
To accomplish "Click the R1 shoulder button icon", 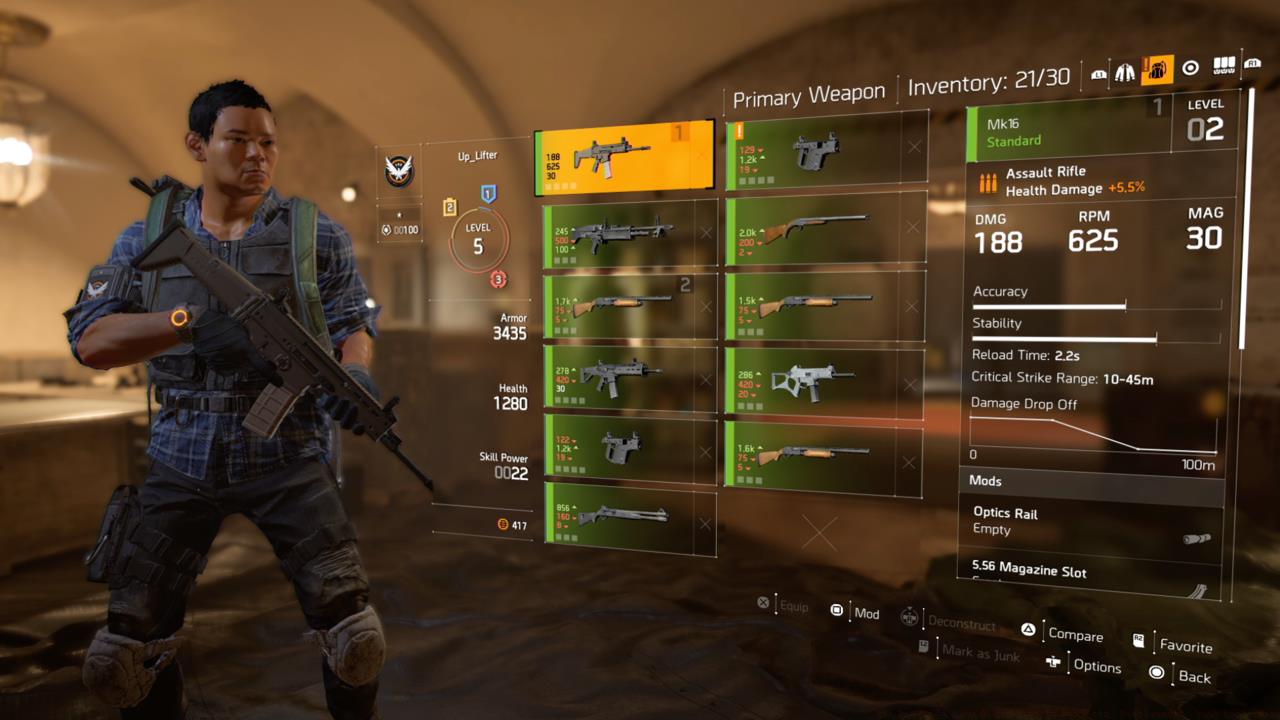I will coord(1252,65).
